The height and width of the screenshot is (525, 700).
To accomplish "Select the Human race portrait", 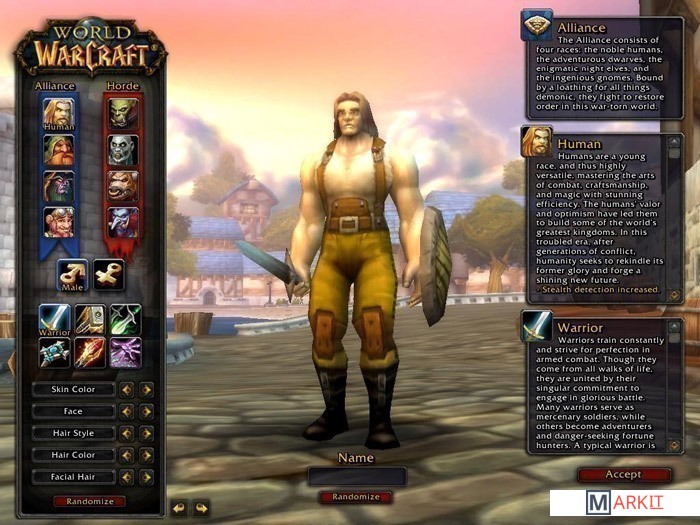I will click(x=58, y=114).
